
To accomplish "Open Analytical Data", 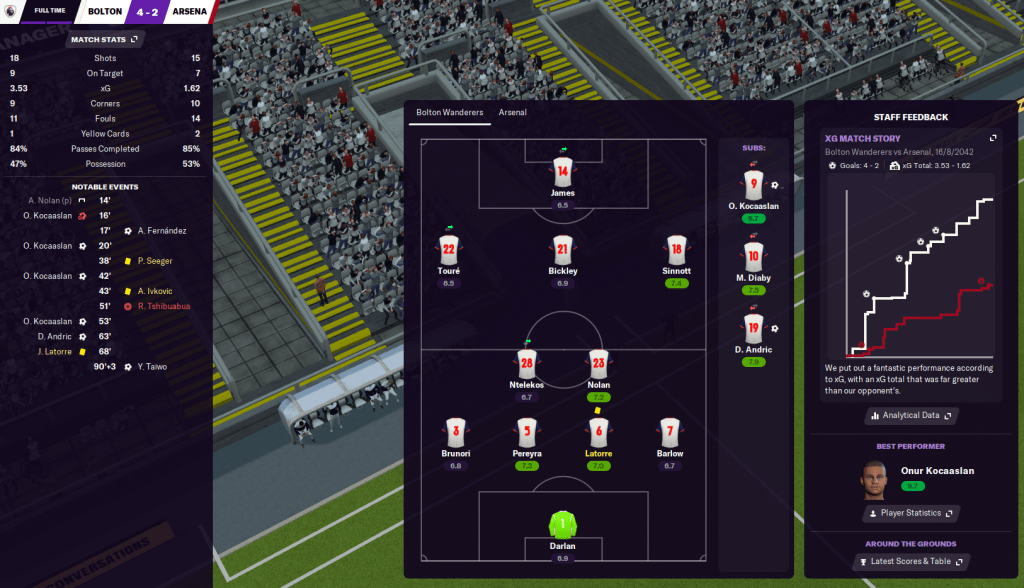I will [x=910, y=415].
